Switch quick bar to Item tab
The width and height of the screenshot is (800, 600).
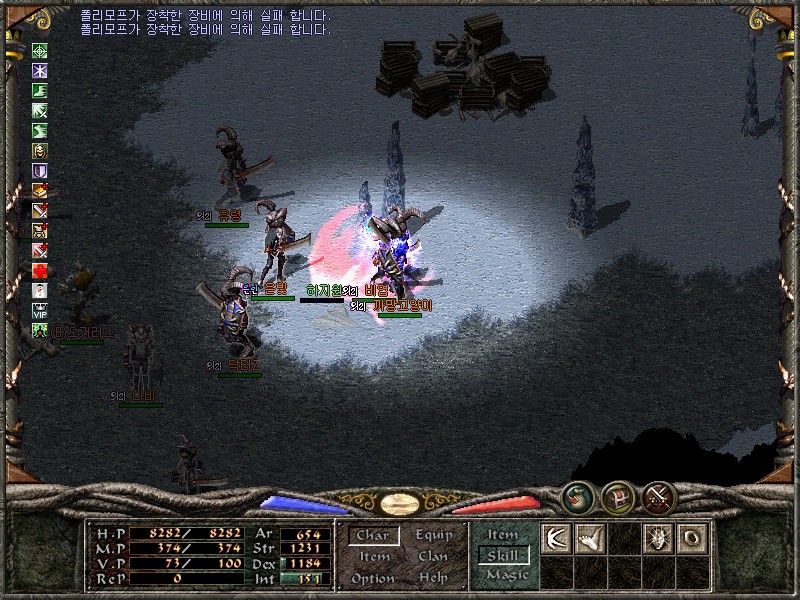(503, 535)
